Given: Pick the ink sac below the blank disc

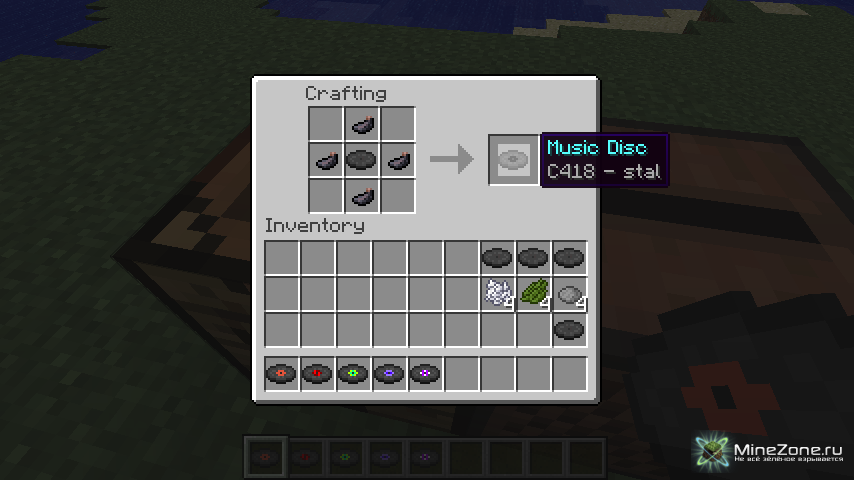Looking at the screenshot, I should 361,195.
